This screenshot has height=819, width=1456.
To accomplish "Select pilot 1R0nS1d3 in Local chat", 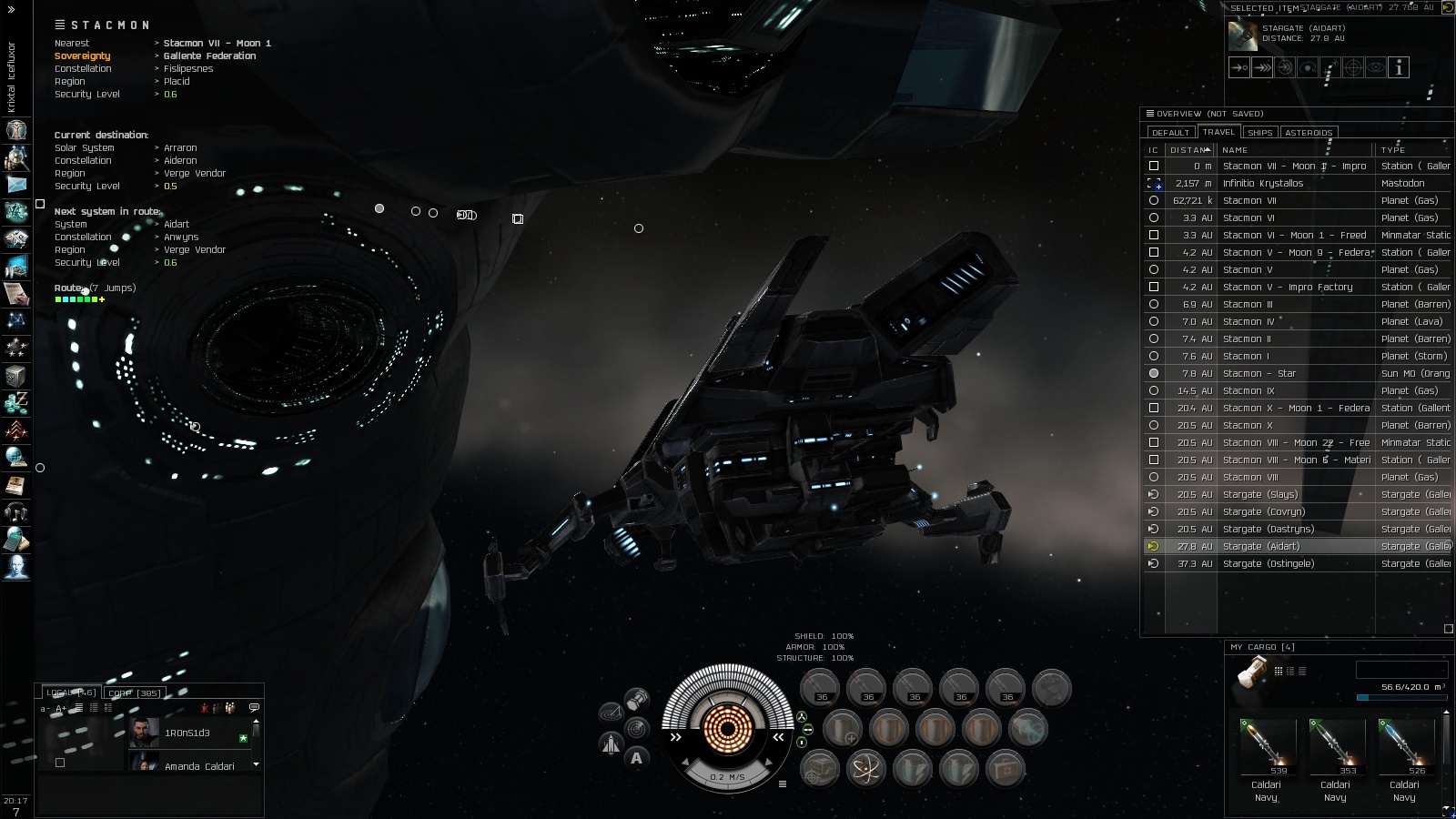I will click(187, 733).
